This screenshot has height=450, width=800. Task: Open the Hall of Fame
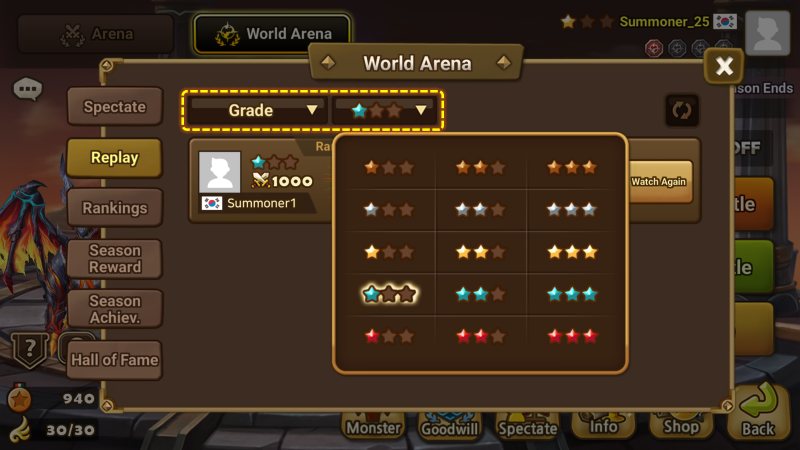(x=114, y=360)
